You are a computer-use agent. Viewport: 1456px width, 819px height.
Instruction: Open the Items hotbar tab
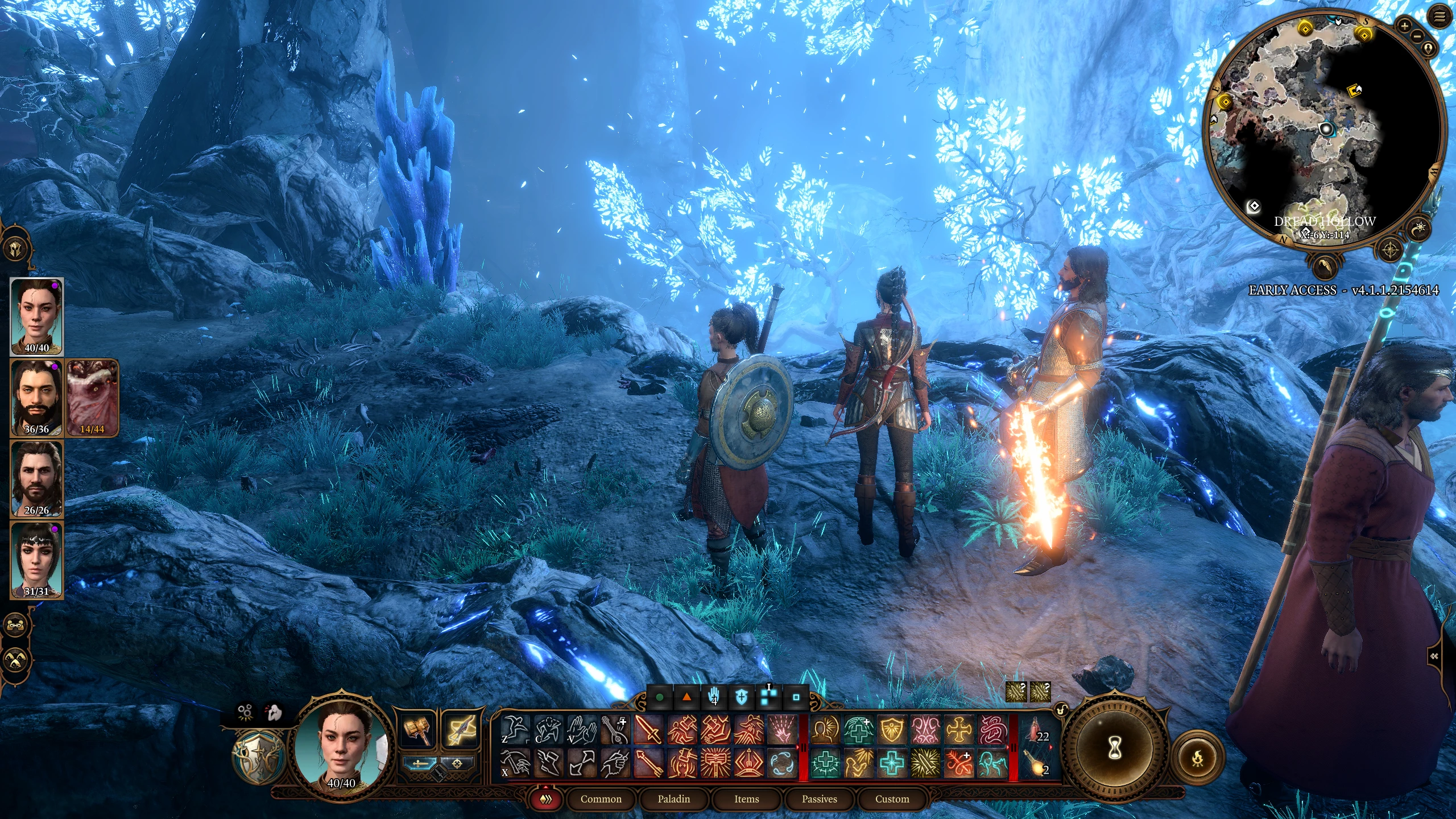coord(746,799)
